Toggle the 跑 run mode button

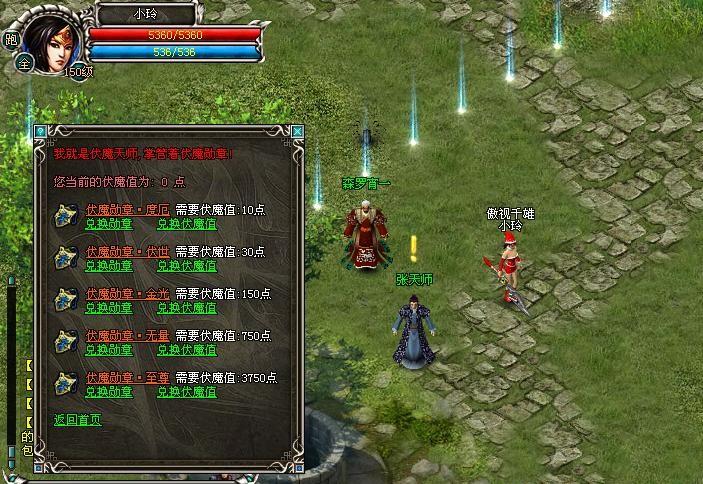pyautogui.click(x=12, y=40)
